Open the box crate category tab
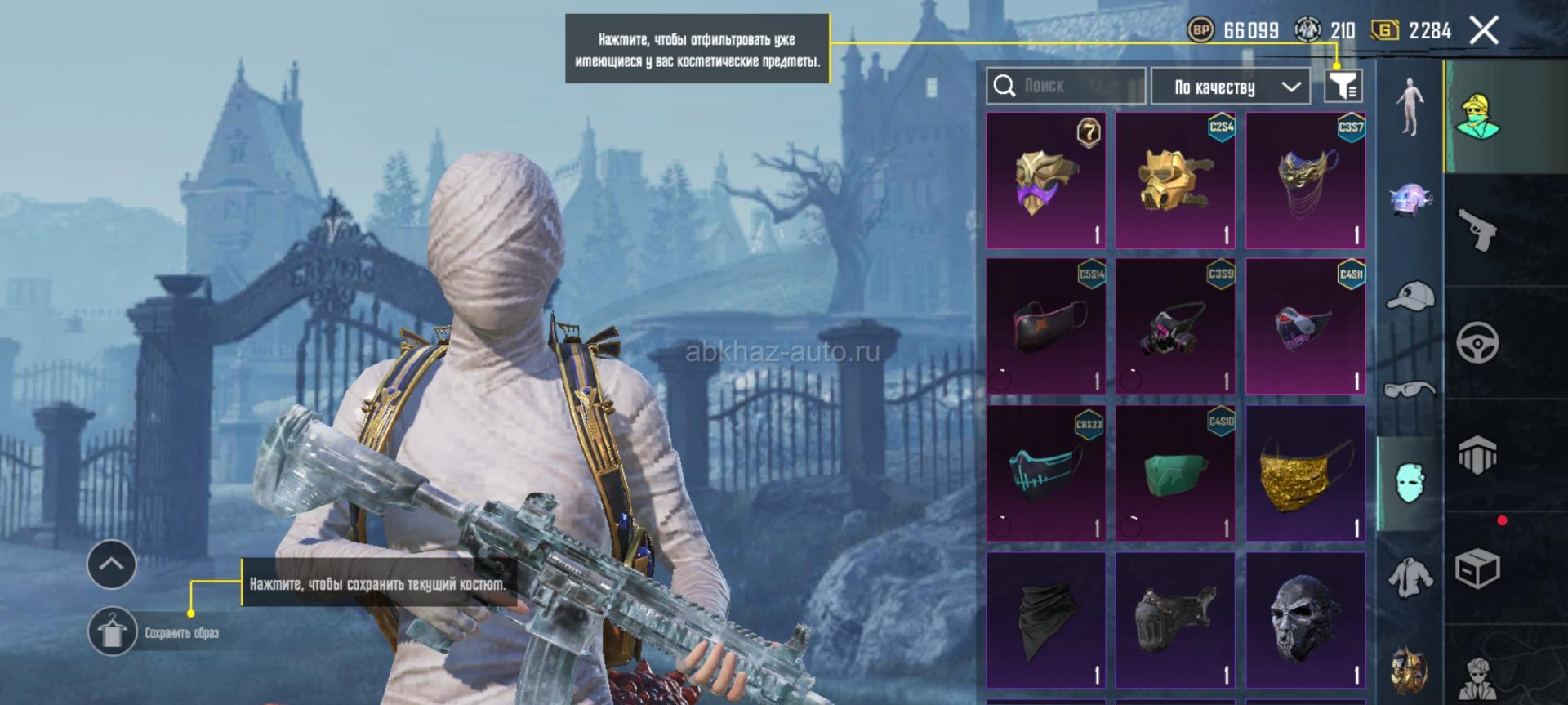 pyautogui.click(x=1478, y=568)
